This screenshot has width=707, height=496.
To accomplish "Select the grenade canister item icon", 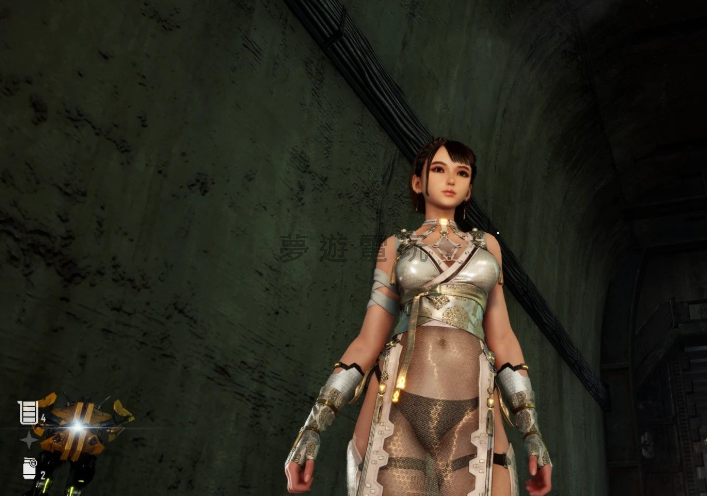I will [x=29, y=467].
